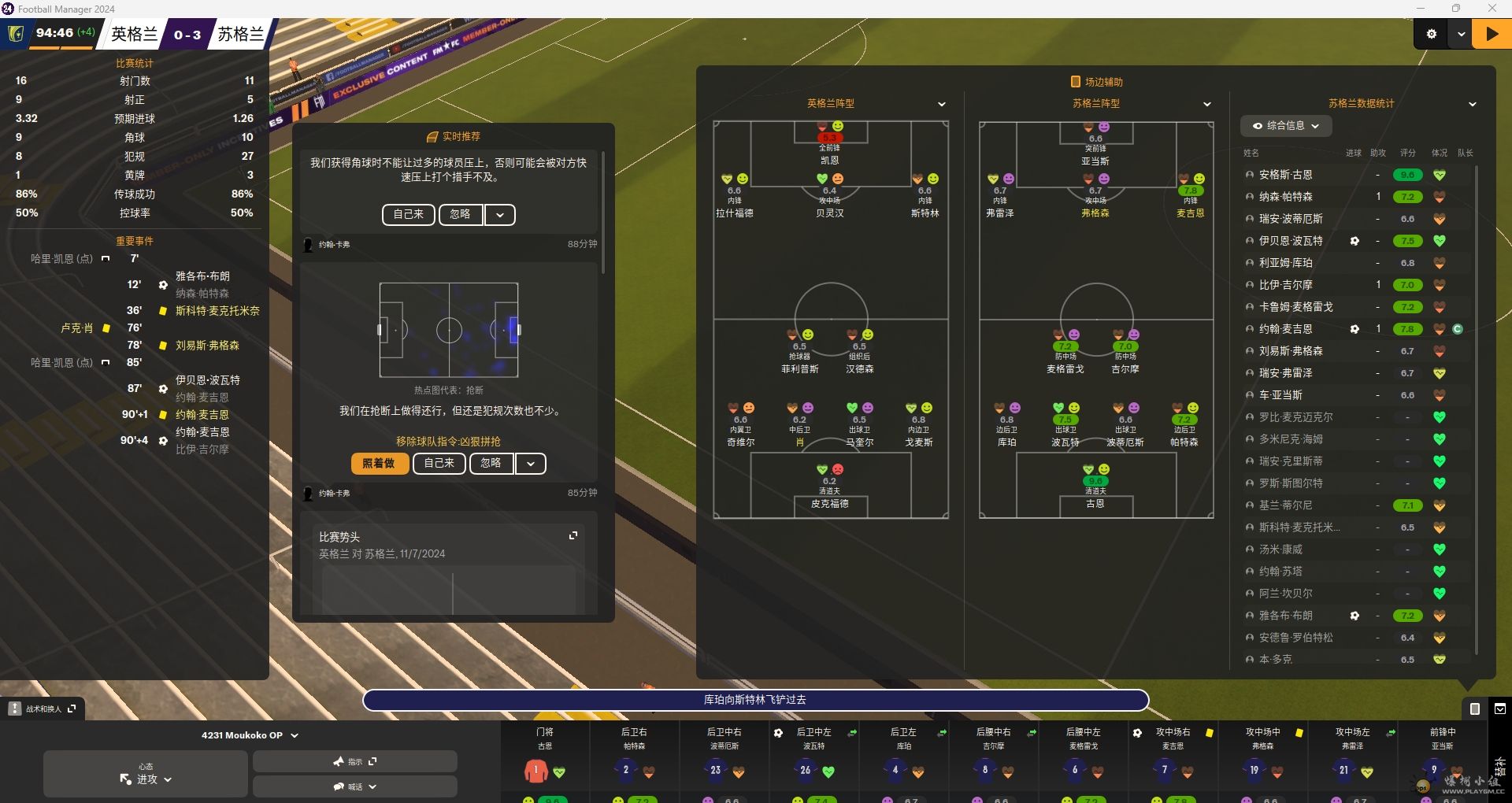
Task: Open the 喊话 shout dropdown
Action: point(354,786)
